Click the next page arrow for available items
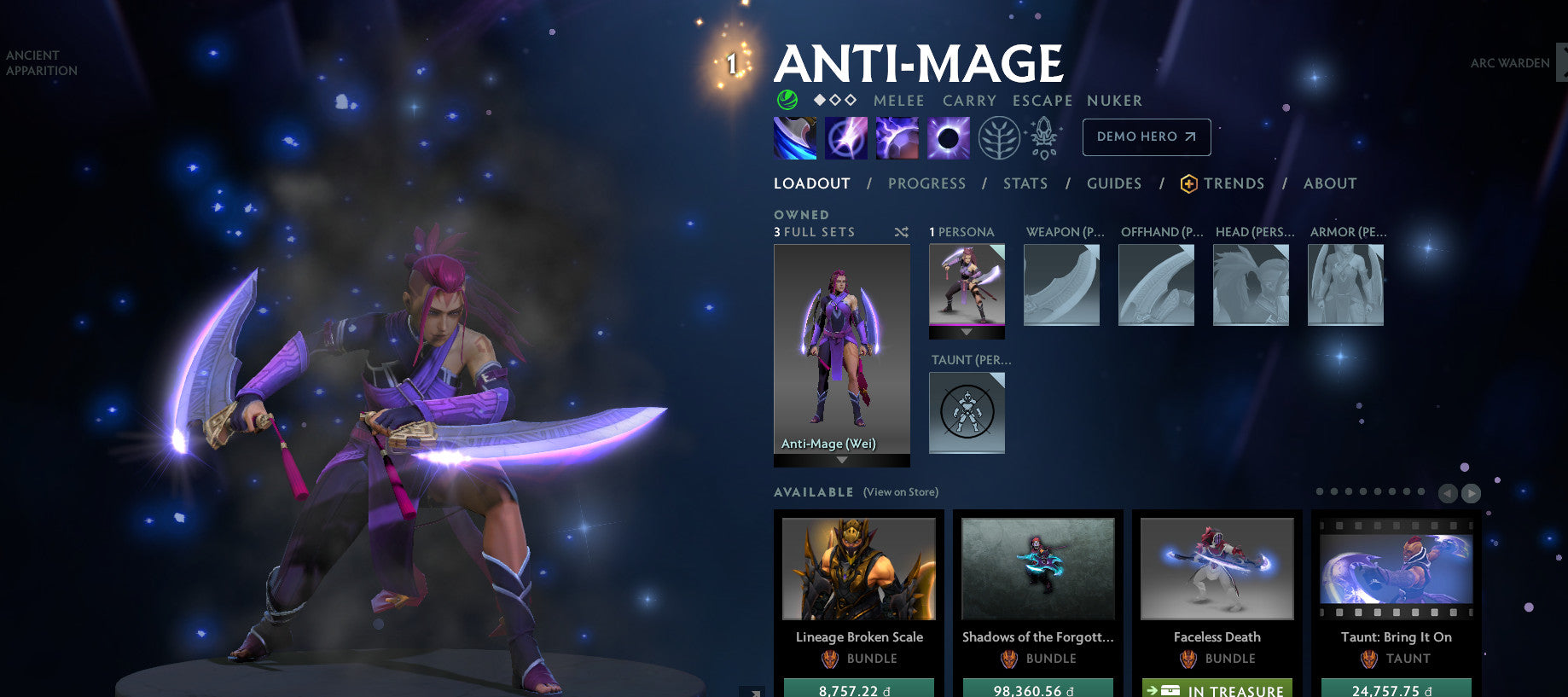 click(x=1471, y=492)
